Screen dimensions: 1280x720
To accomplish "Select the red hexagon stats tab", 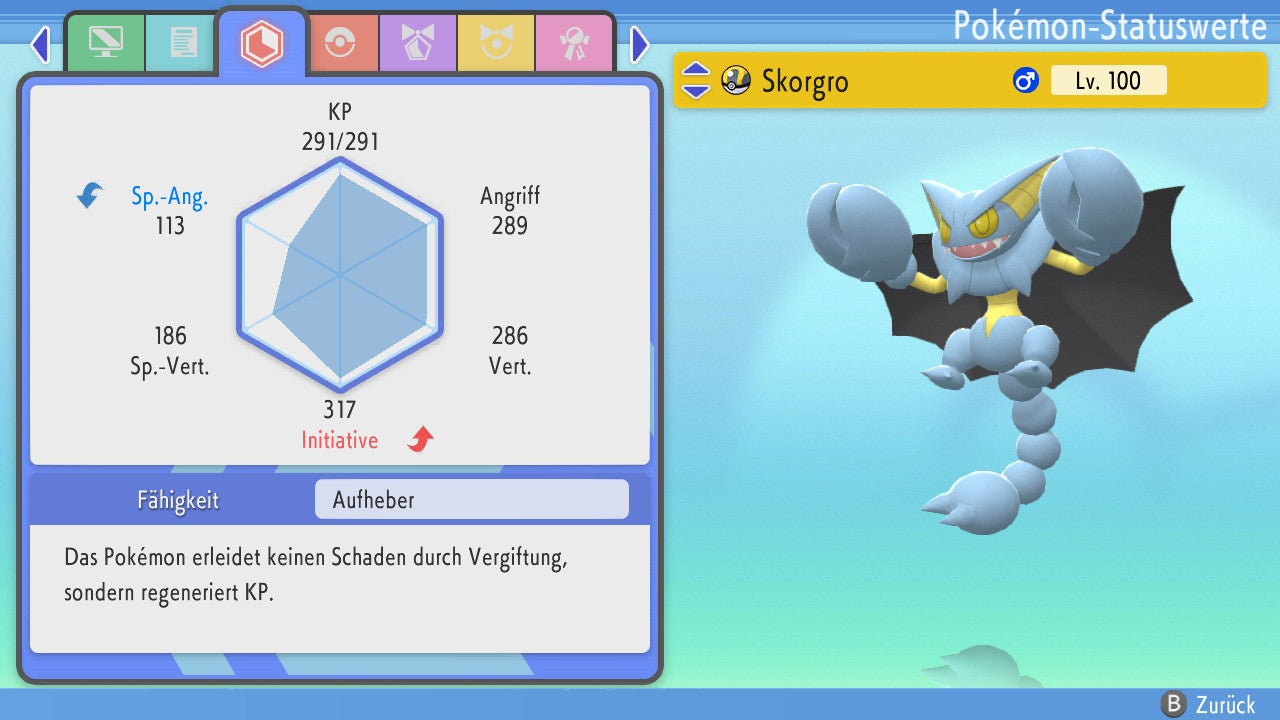I will 261,43.
